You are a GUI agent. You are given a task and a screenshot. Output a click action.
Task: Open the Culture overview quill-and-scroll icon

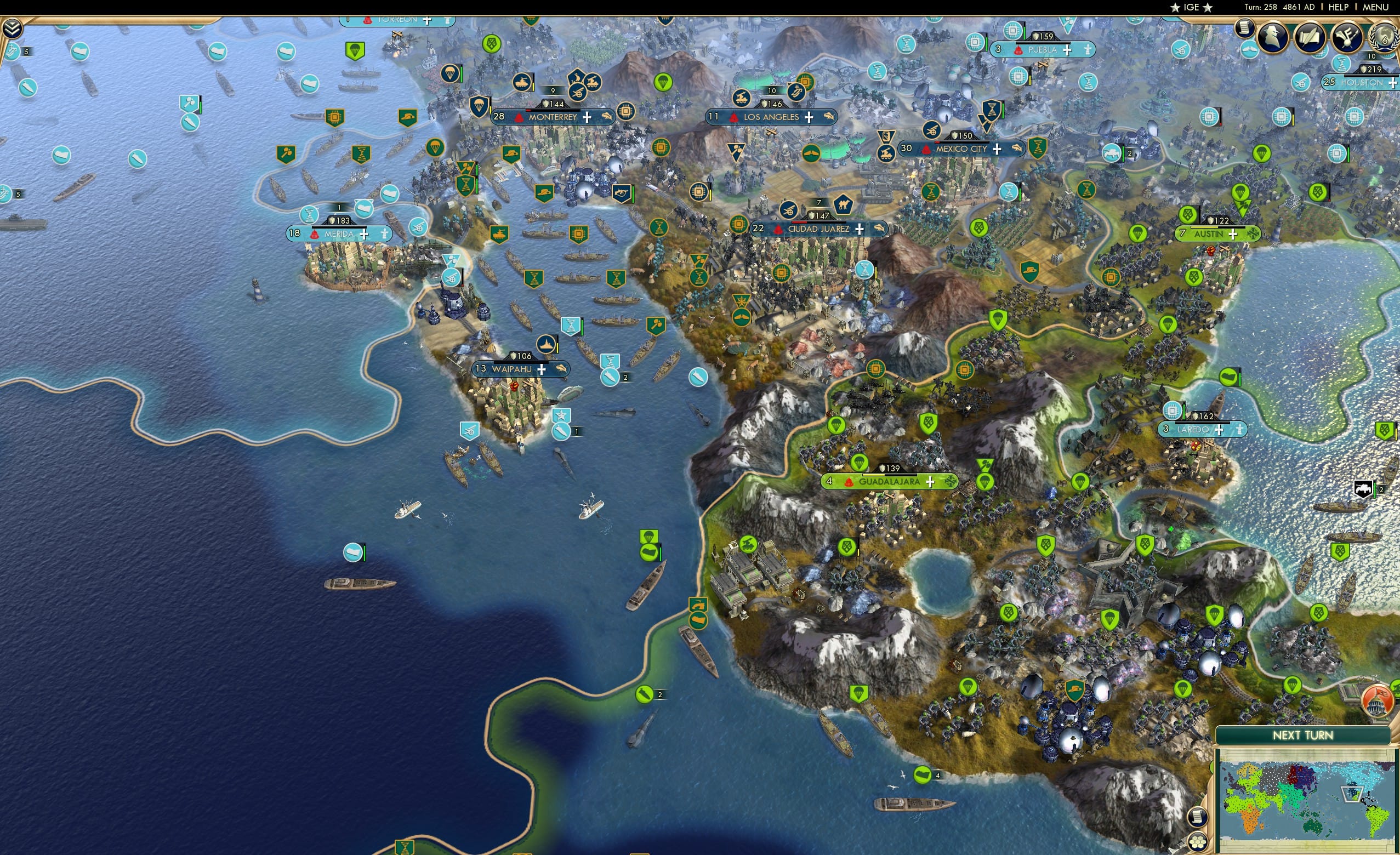pos(1310,37)
